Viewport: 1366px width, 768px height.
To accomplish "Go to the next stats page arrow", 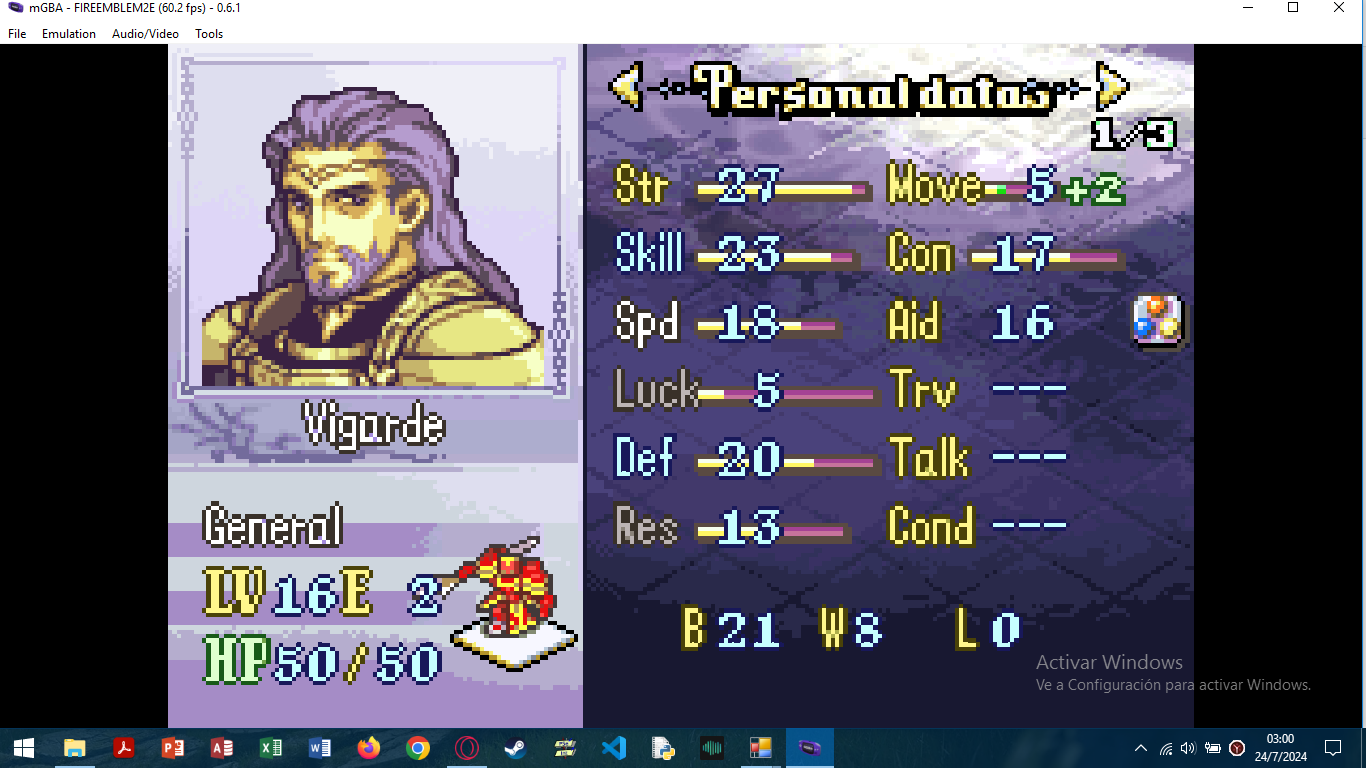I will 1111,88.
